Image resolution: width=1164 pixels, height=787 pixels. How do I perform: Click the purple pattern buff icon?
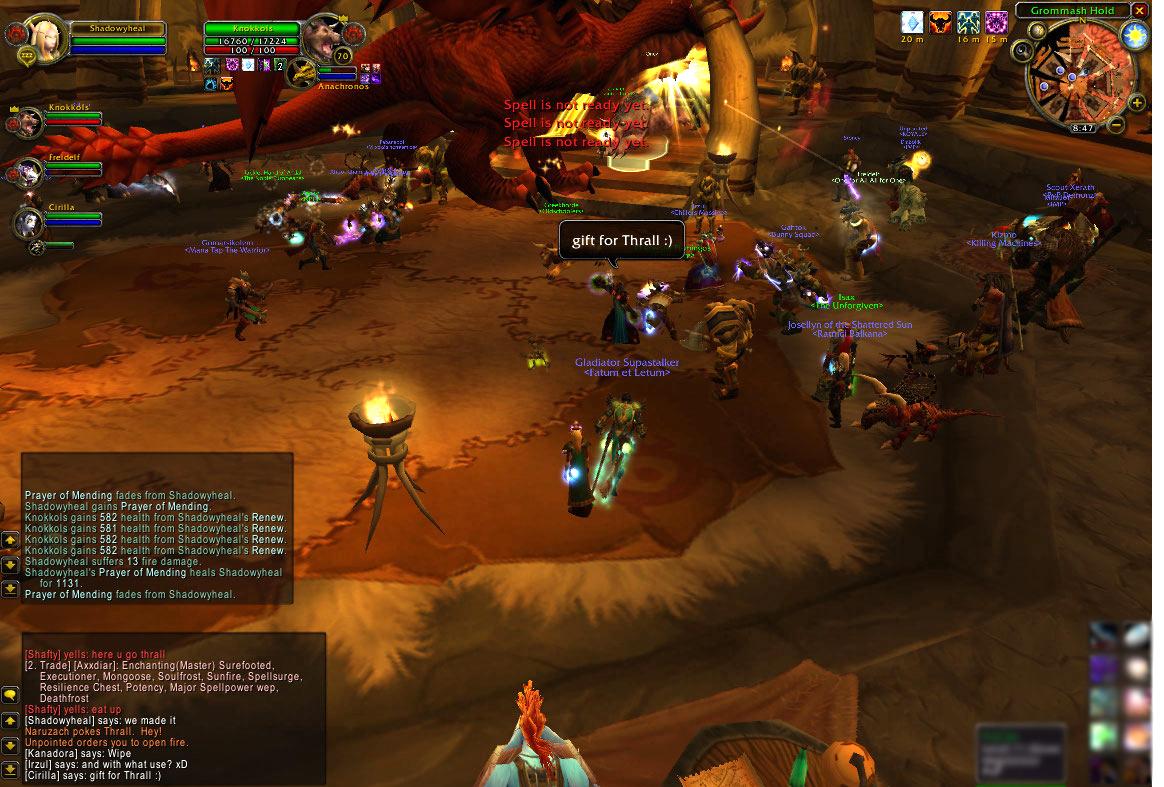pos(996,22)
